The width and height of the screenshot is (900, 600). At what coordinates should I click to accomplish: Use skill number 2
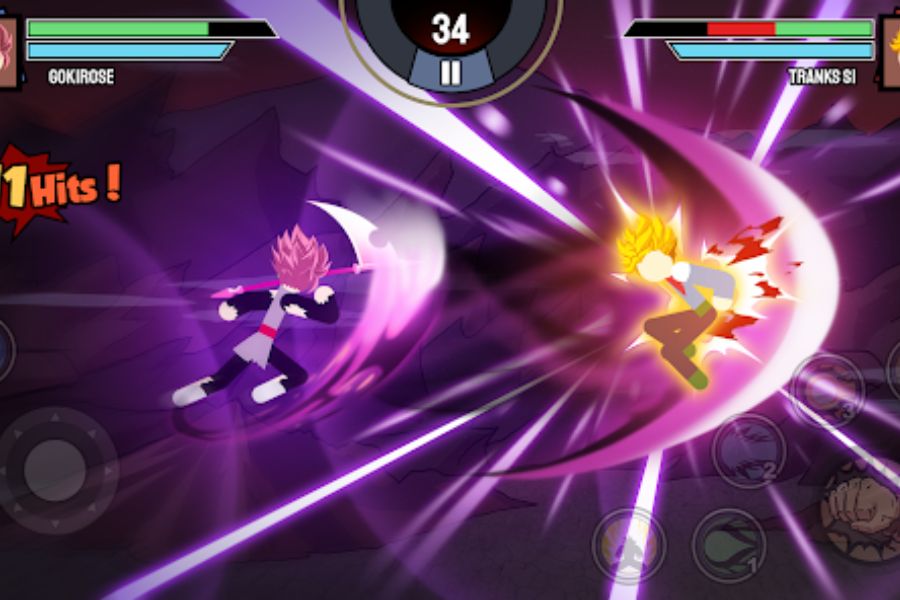(748, 450)
